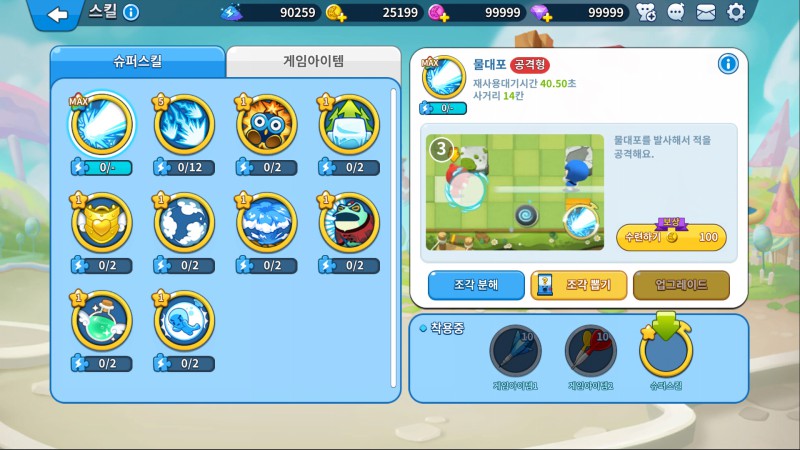The height and width of the screenshot is (450, 800).
Task: Select the ocean wave skill icon
Action: [x=267, y=221]
